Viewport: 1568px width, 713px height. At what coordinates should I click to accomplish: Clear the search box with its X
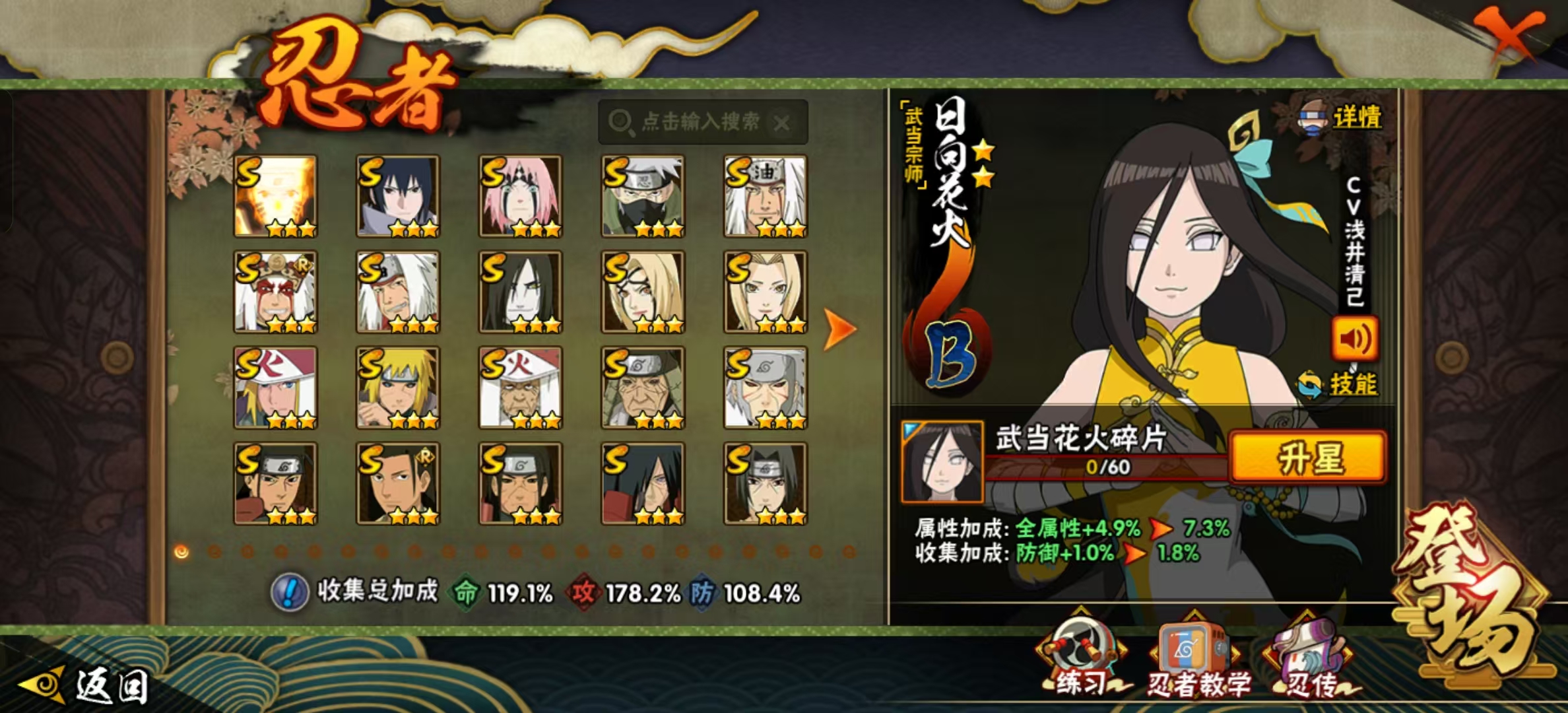pos(782,123)
